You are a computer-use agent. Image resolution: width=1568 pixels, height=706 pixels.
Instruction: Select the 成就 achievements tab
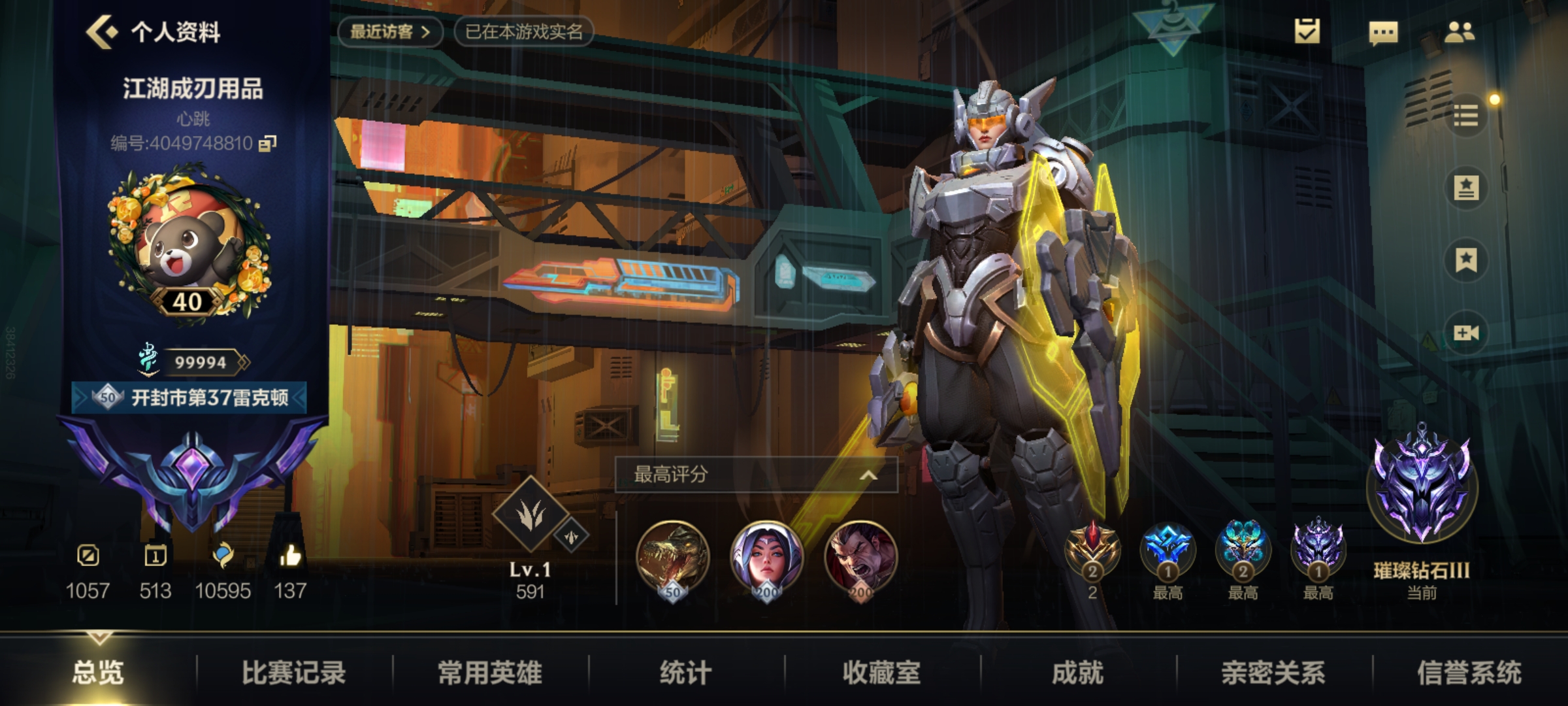point(1077,672)
